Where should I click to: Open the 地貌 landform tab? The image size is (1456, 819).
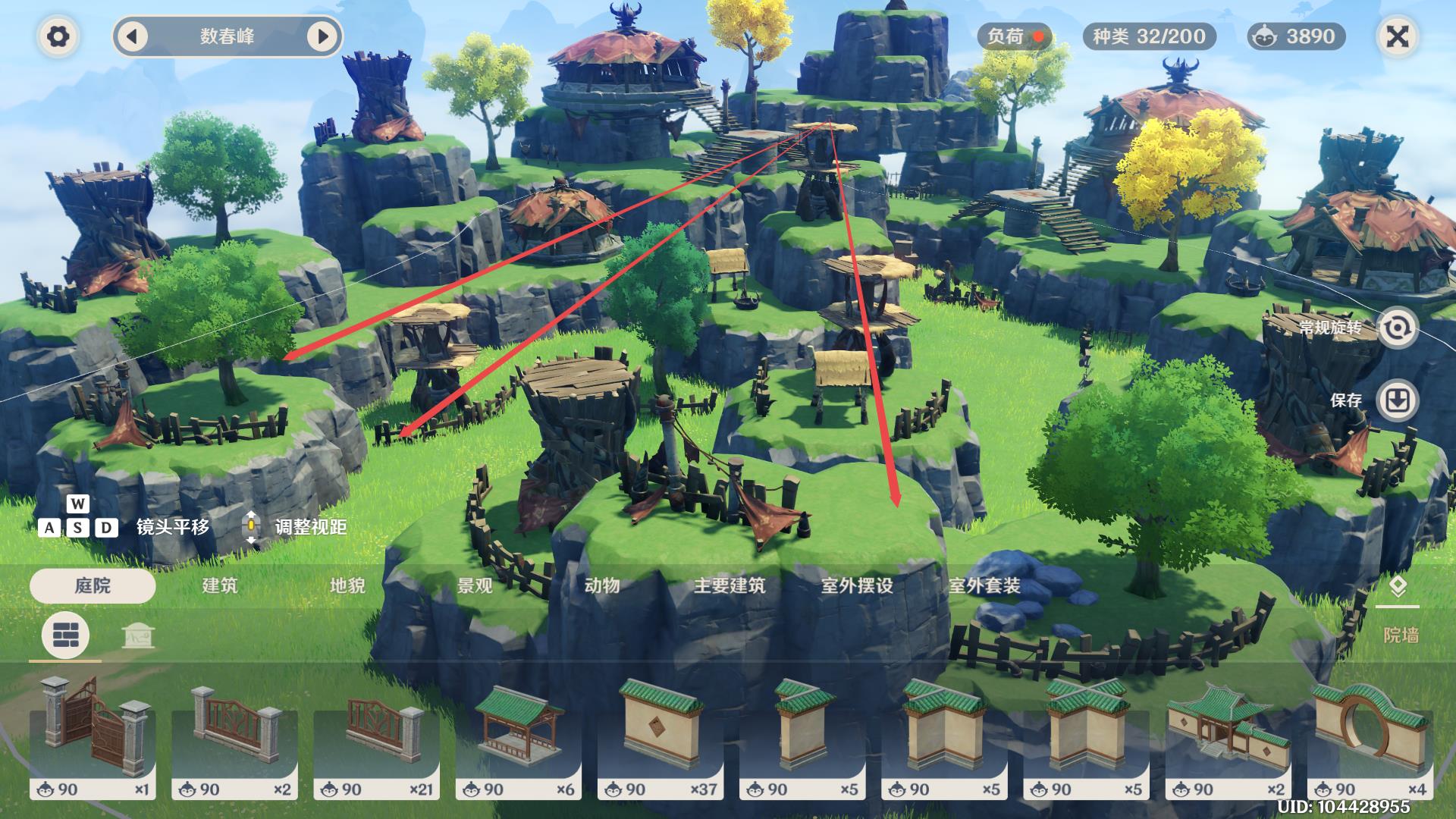point(347,585)
